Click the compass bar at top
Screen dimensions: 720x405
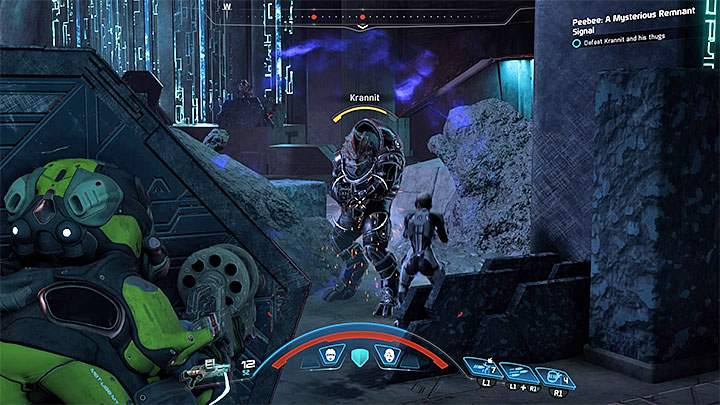(360, 16)
